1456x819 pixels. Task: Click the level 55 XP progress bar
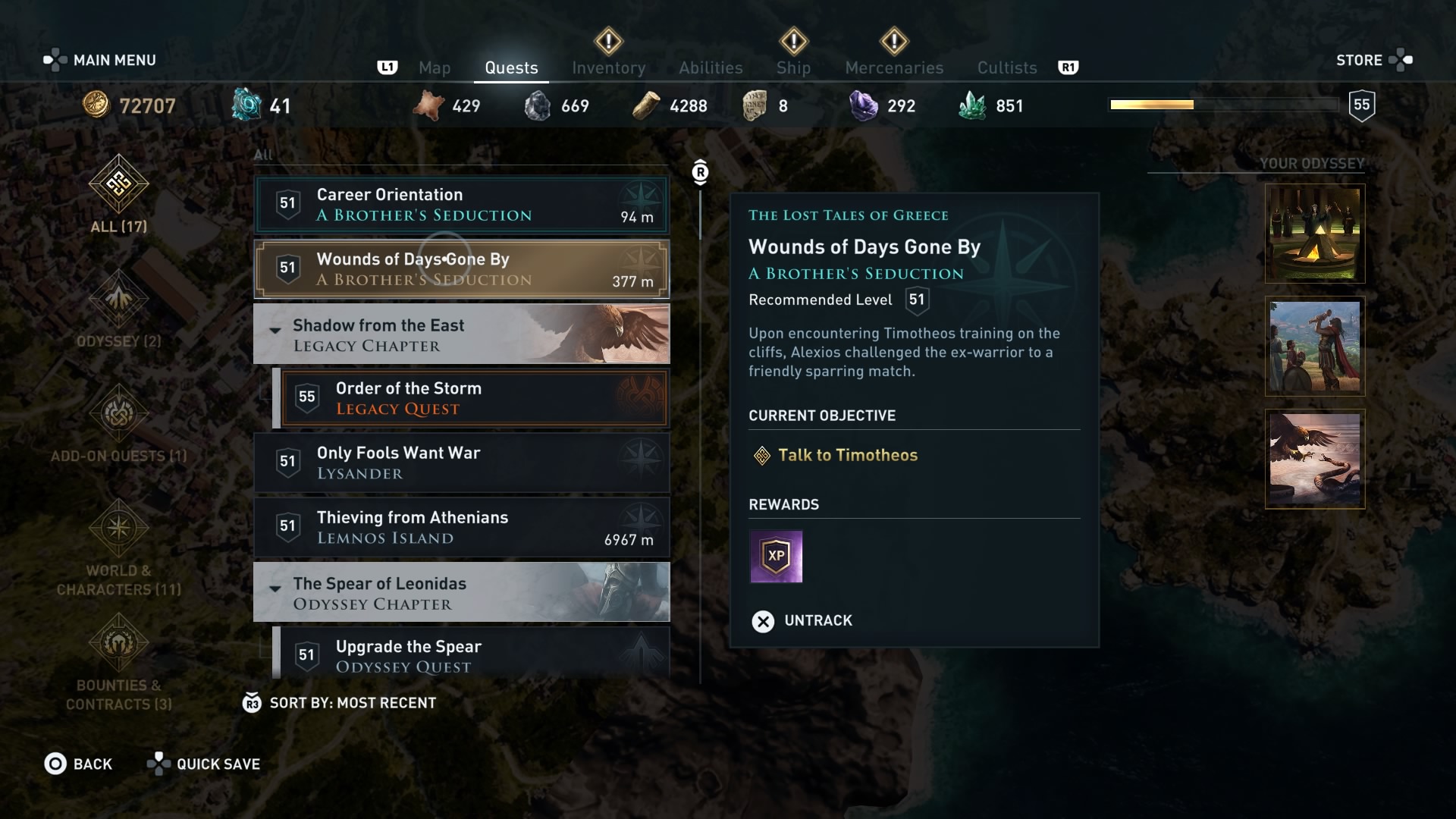1225,105
